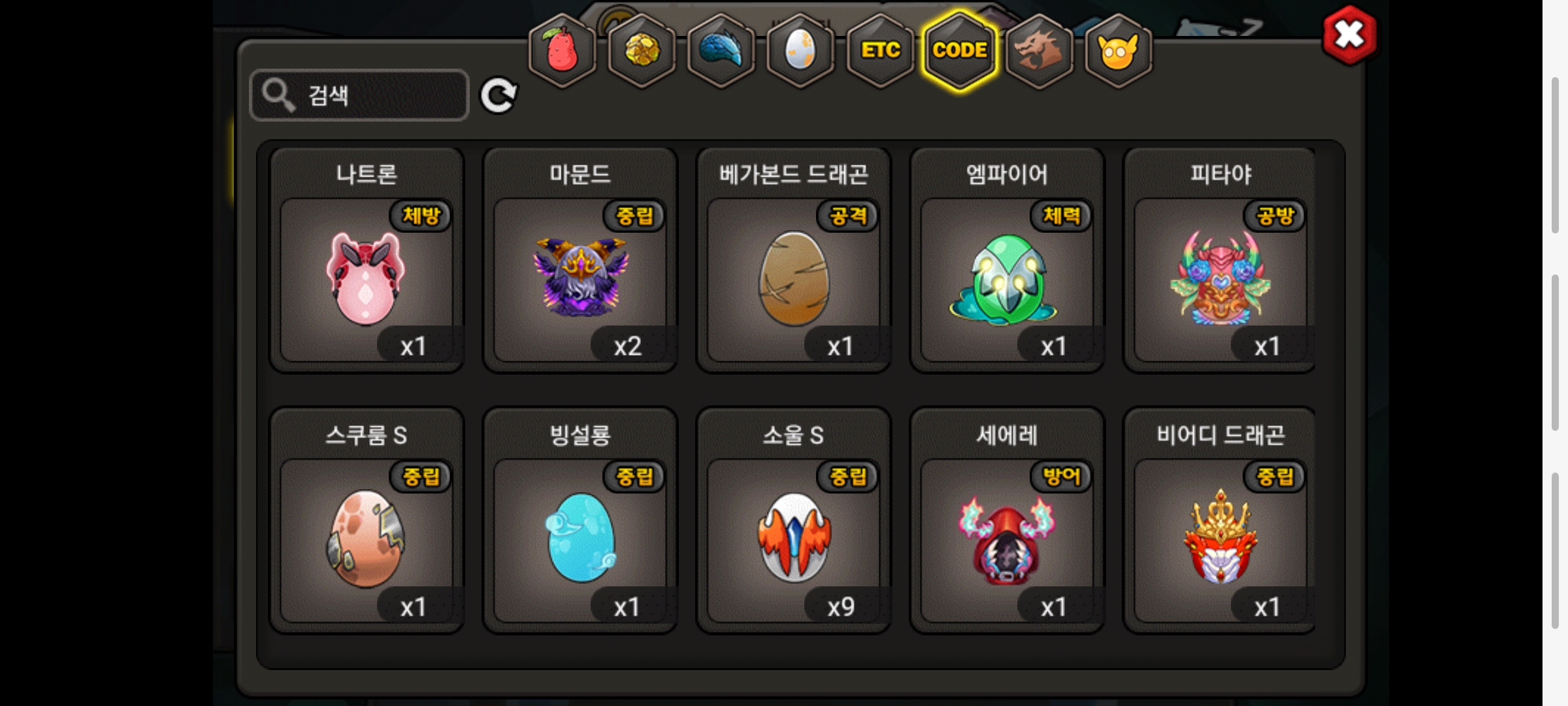
Task: Choose the 마문드 purple winged egg
Action: pyautogui.click(x=580, y=279)
